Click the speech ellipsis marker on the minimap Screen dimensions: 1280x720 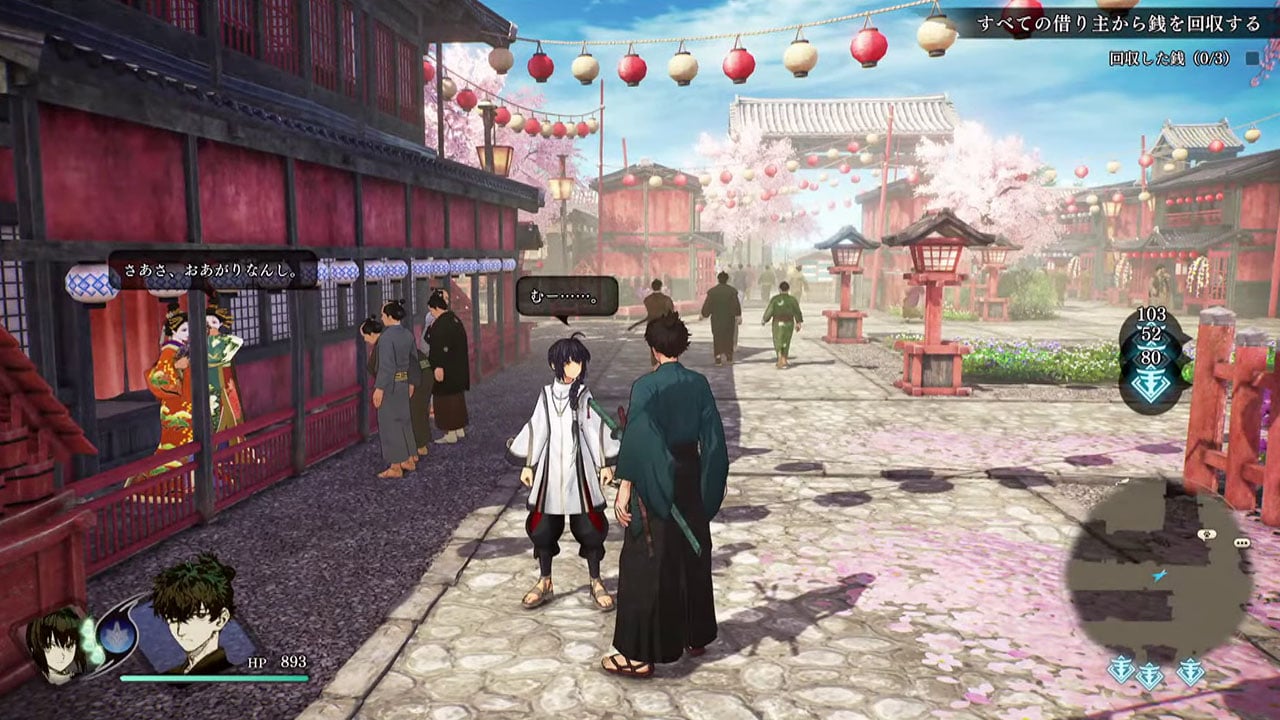pyautogui.click(x=1240, y=543)
